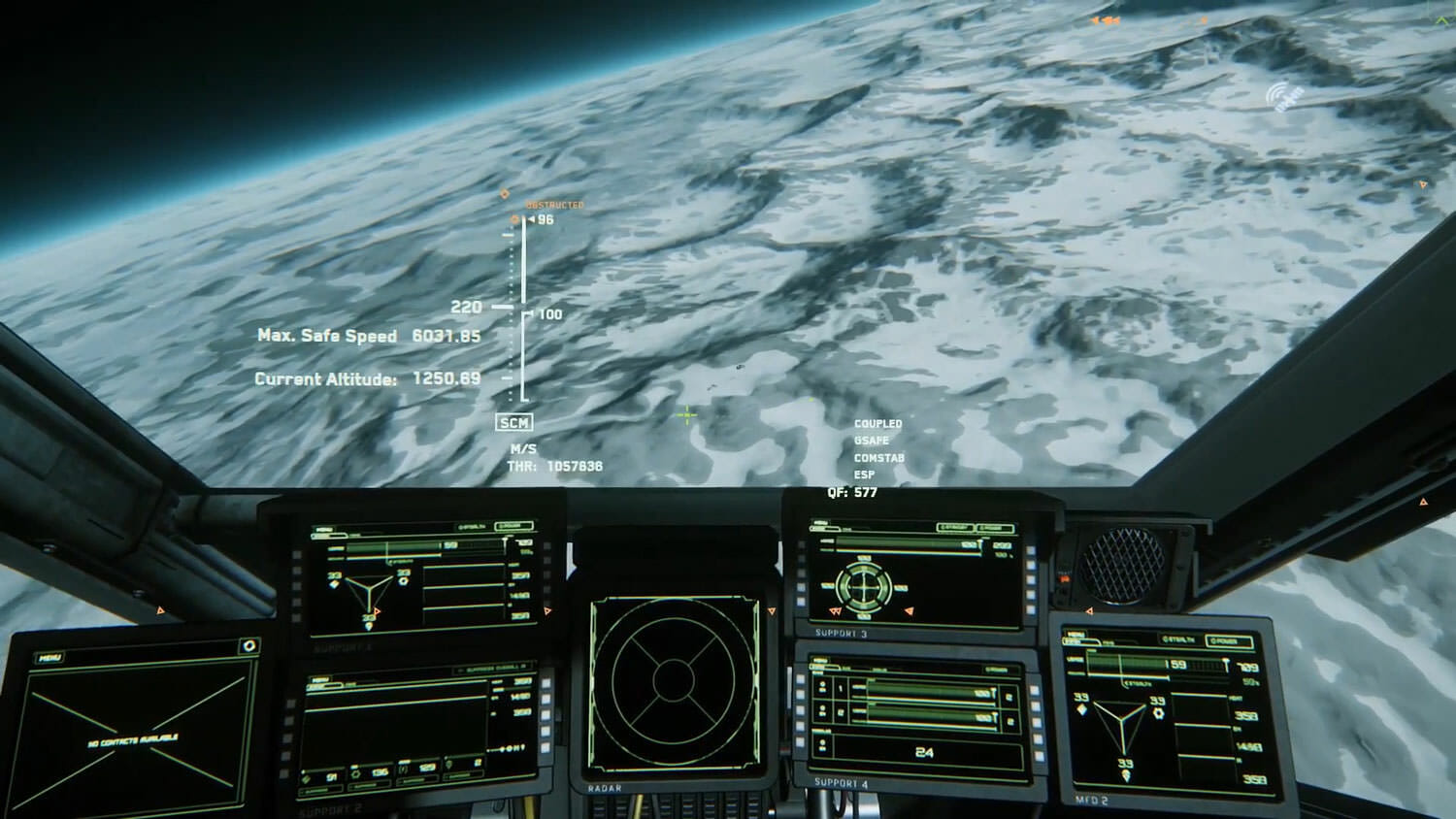Open the MENU on Support 2 screen
The width and height of the screenshot is (1456, 819).
321,679
